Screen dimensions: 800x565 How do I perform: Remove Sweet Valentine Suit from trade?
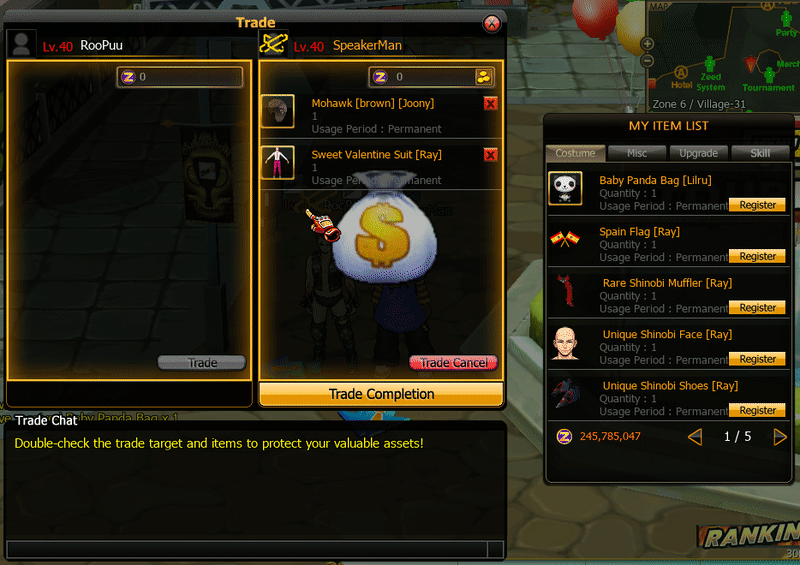(490, 154)
